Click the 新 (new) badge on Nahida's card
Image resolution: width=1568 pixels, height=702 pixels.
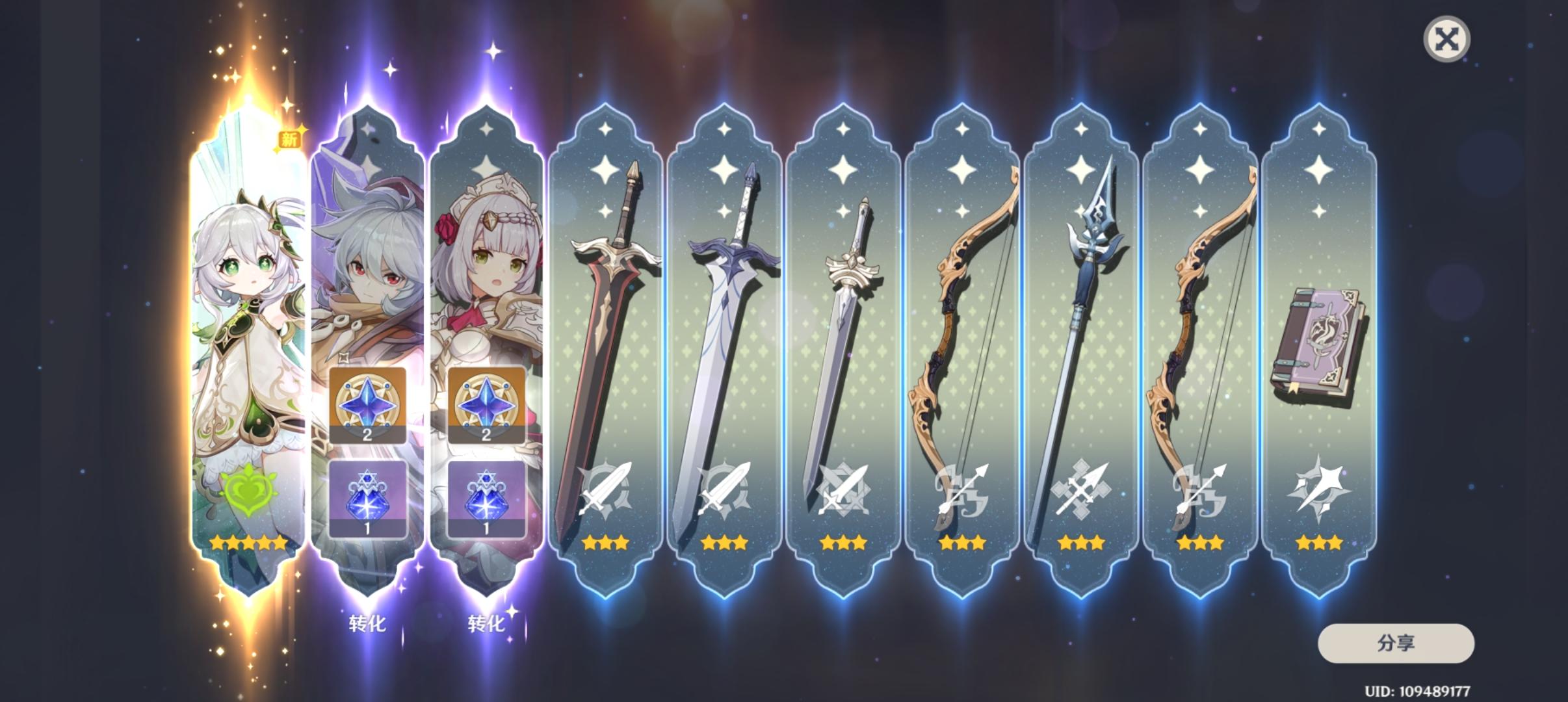288,139
